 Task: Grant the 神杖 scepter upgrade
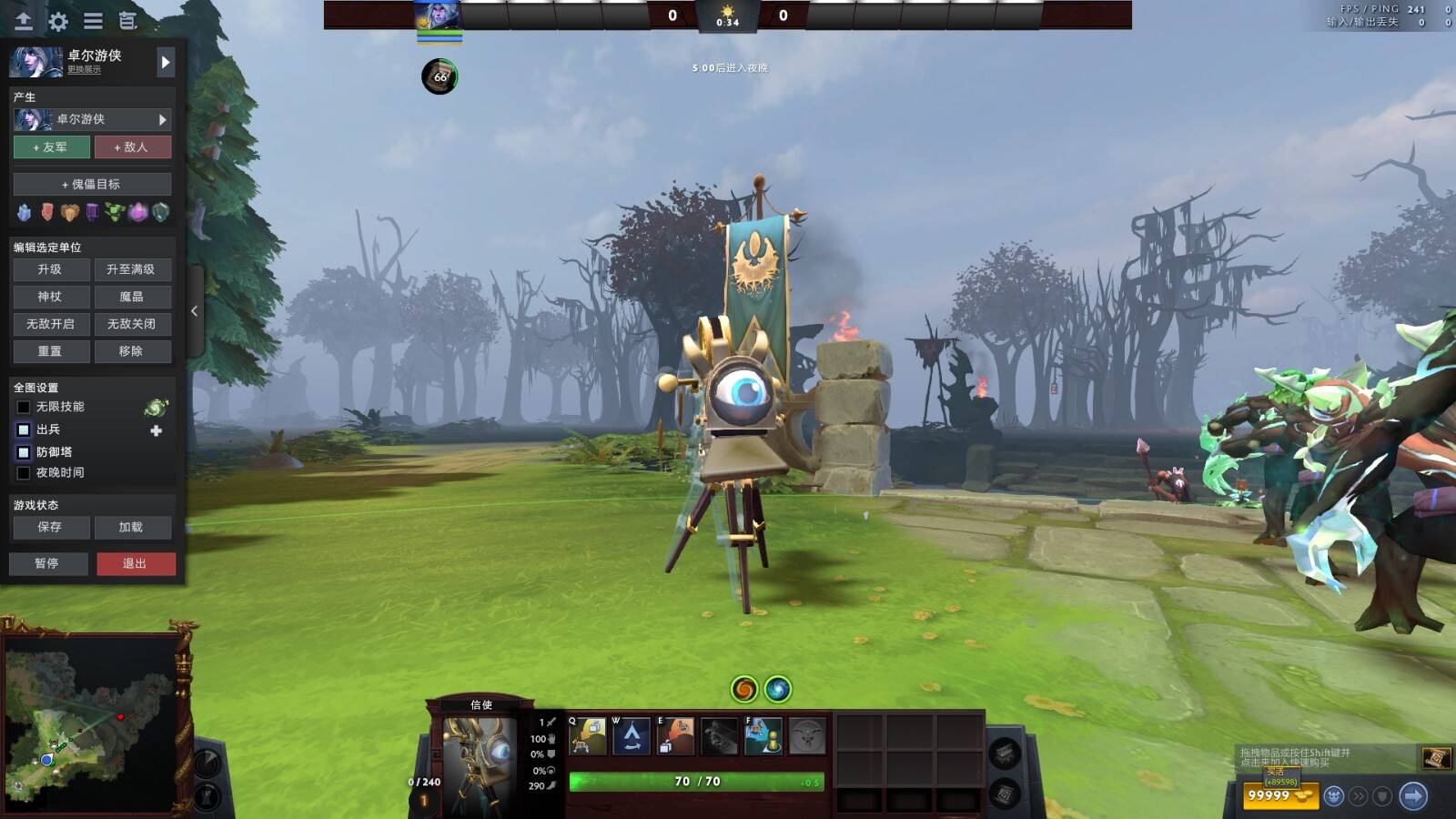pos(51,297)
